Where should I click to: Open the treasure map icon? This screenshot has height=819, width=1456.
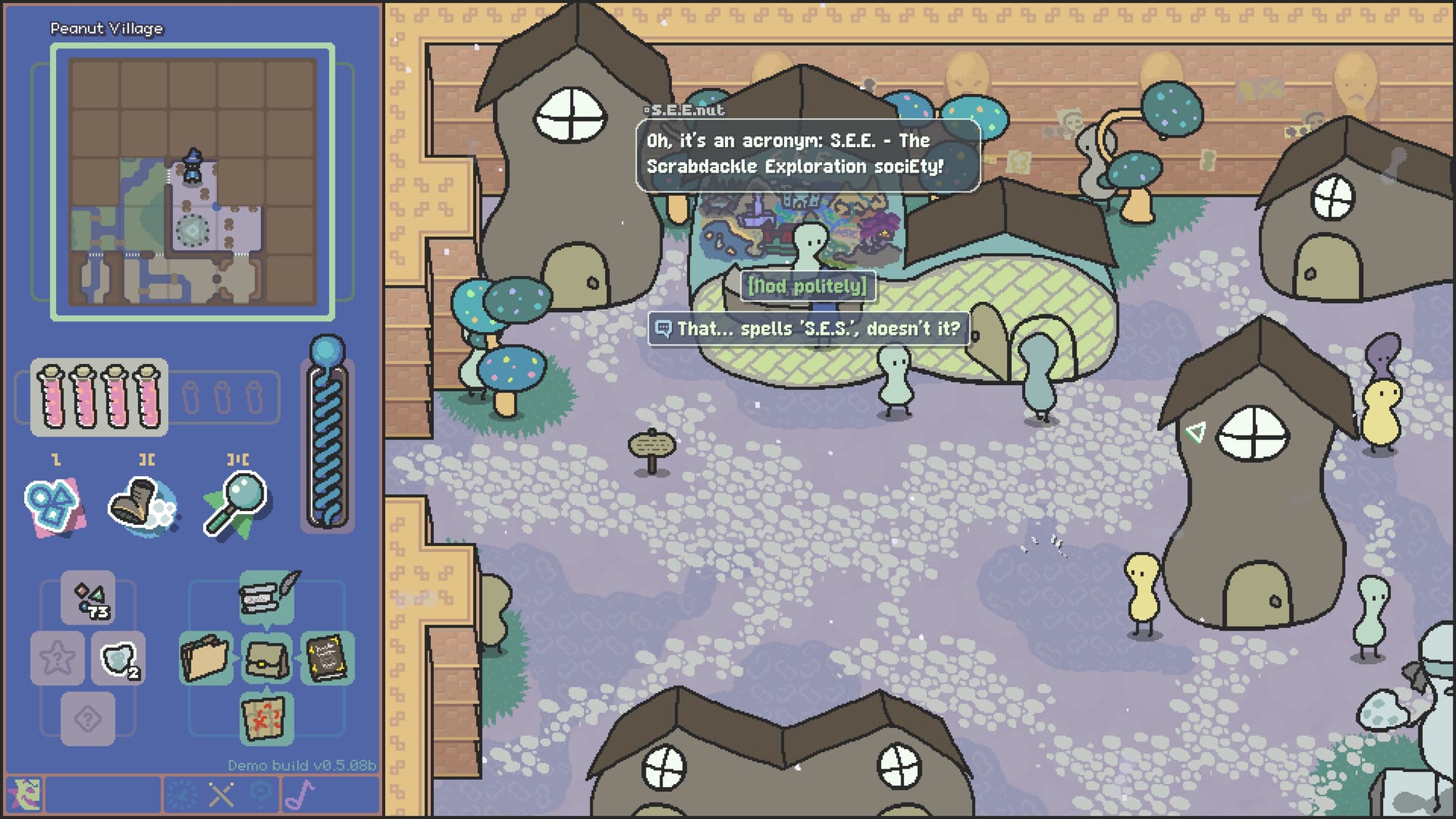point(266,718)
